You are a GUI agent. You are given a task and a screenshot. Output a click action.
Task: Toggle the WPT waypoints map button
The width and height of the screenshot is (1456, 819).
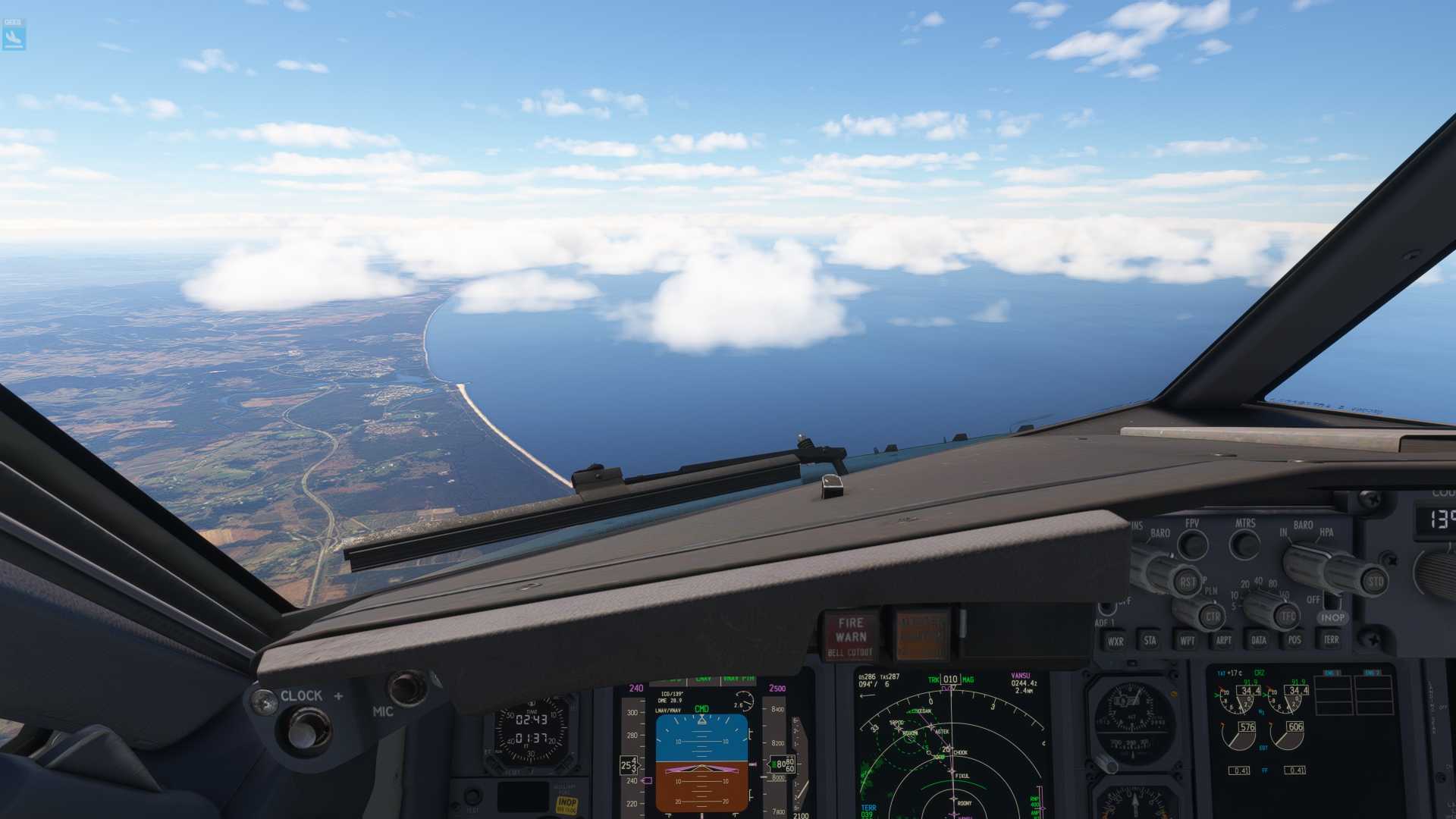[1187, 641]
